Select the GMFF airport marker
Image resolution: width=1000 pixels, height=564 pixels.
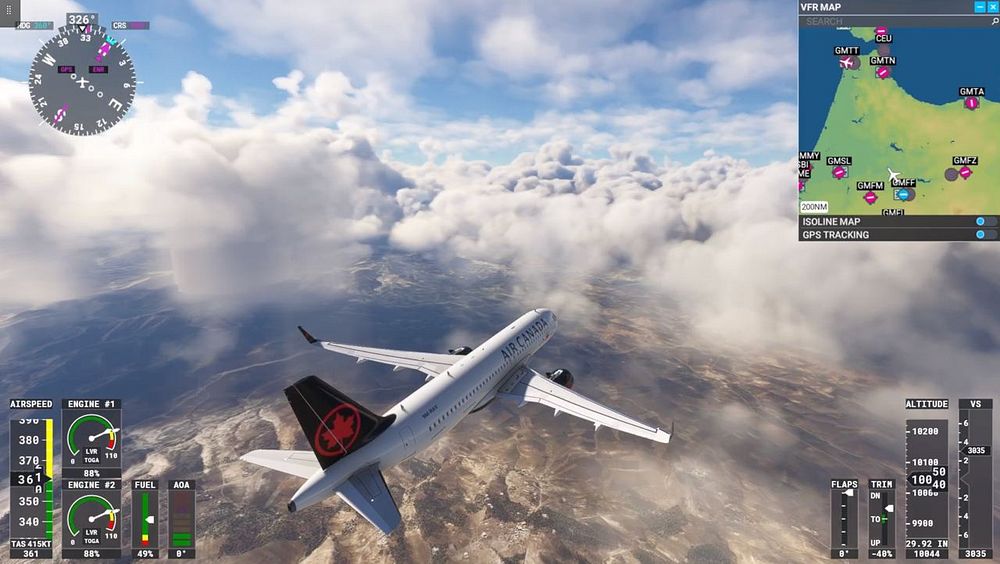point(903,194)
